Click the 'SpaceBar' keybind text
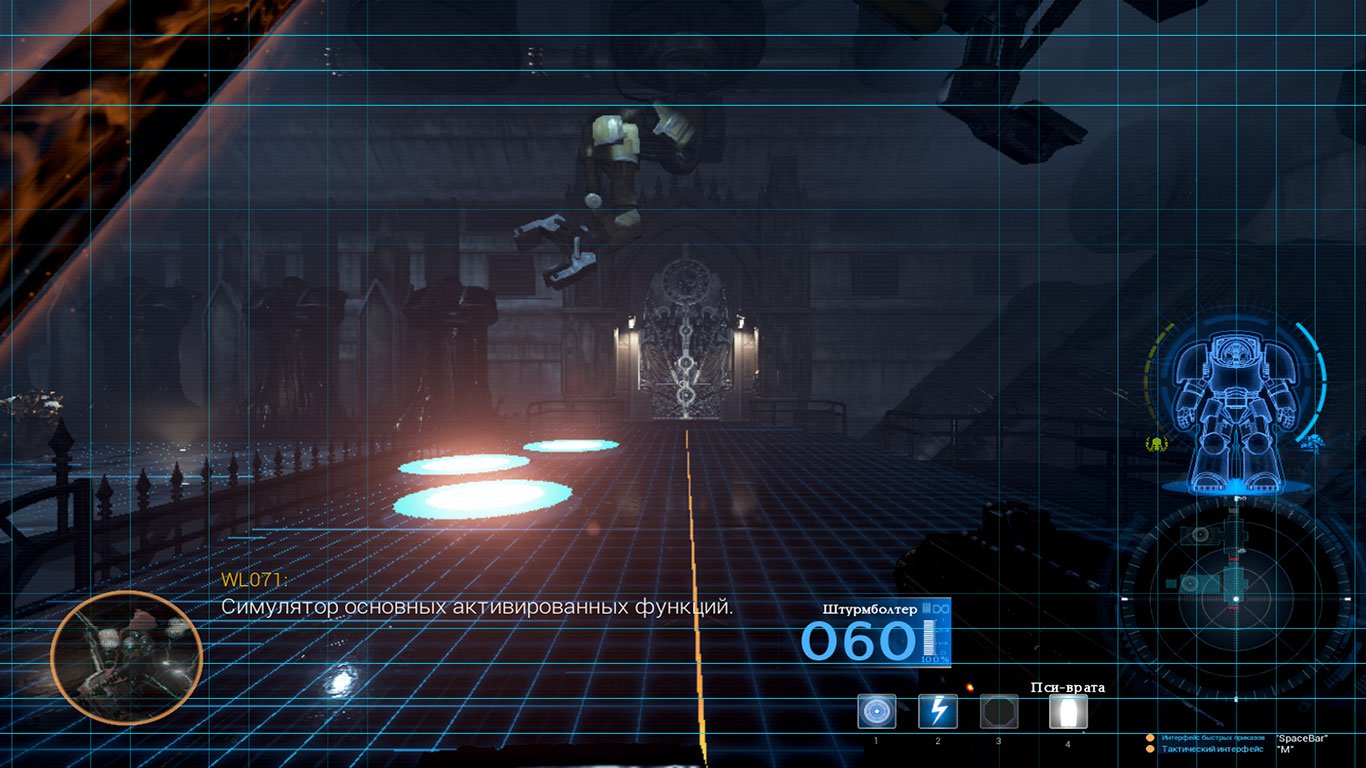 tap(1301, 737)
